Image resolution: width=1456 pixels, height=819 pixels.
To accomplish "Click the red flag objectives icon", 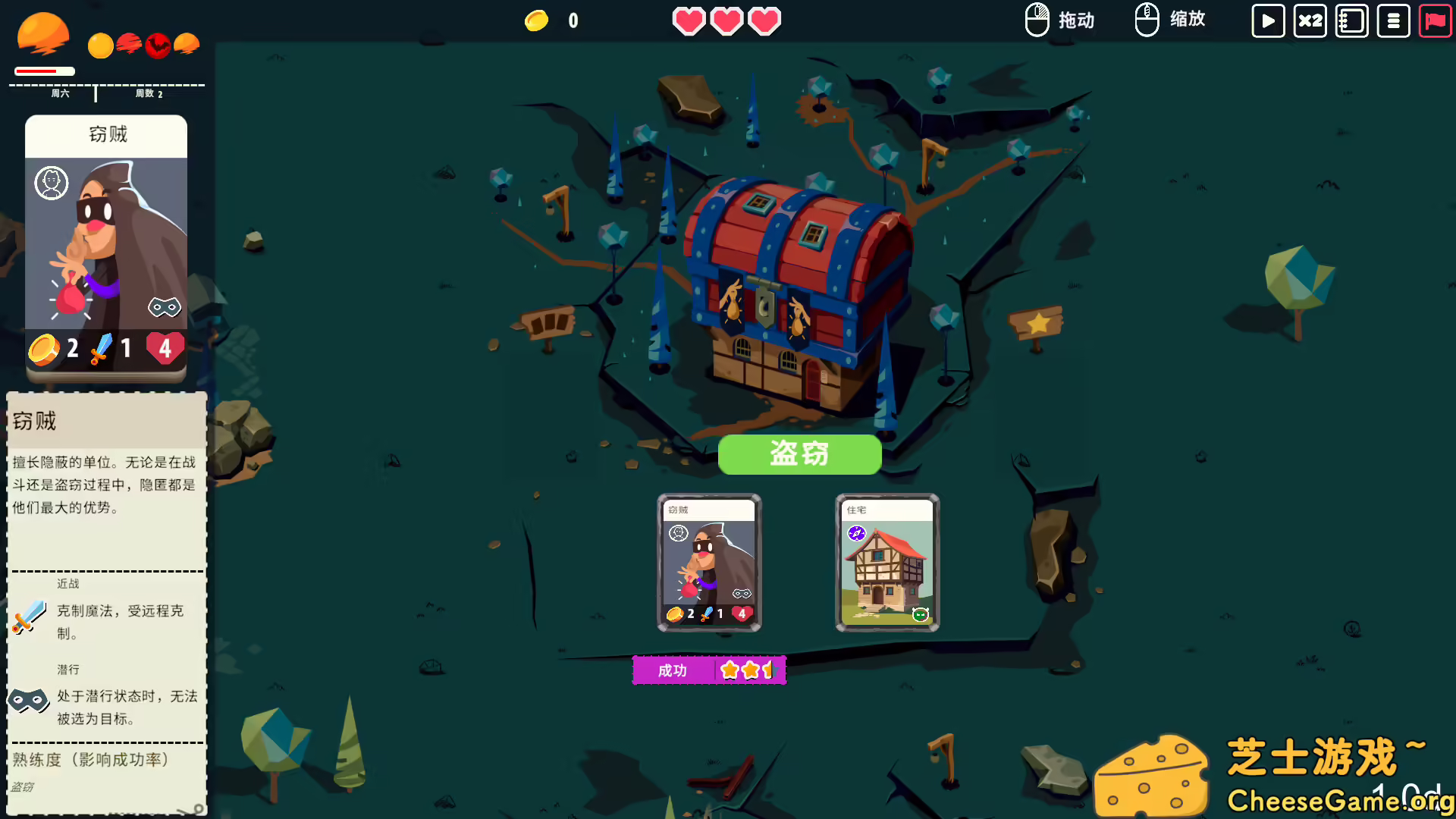I will pyautogui.click(x=1435, y=21).
